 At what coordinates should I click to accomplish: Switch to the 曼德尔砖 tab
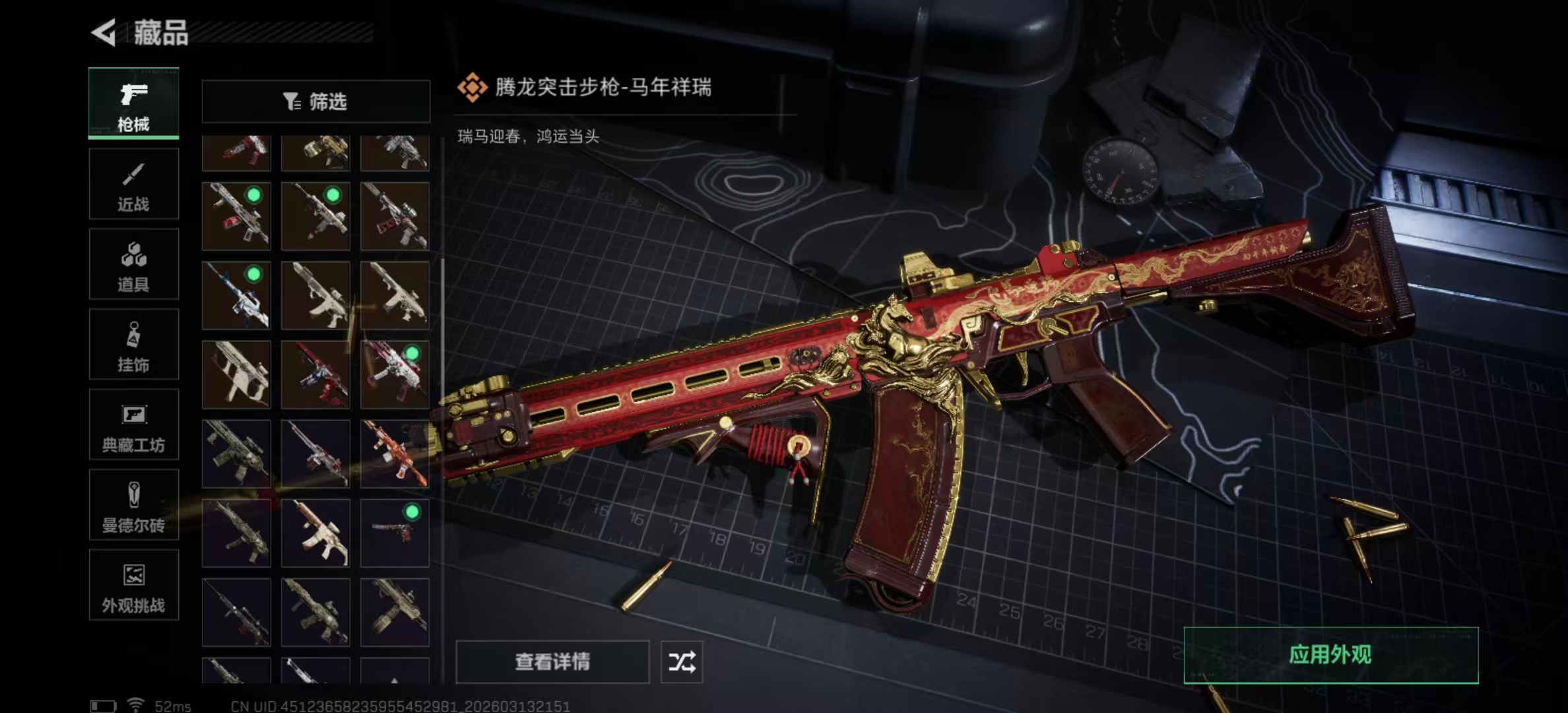coord(133,505)
